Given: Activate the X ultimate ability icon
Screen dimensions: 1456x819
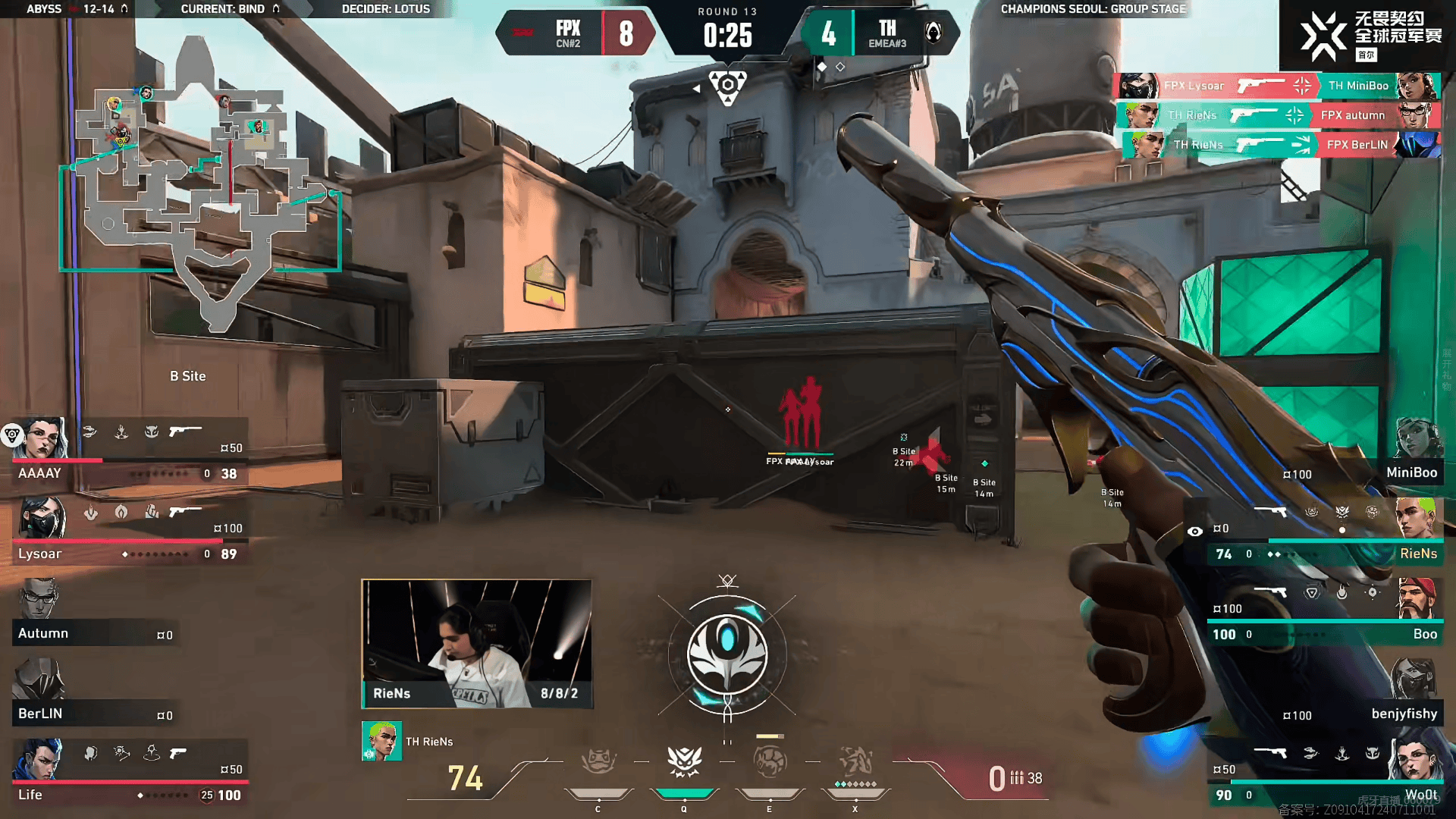Looking at the screenshot, I should [x=855, y=761].
